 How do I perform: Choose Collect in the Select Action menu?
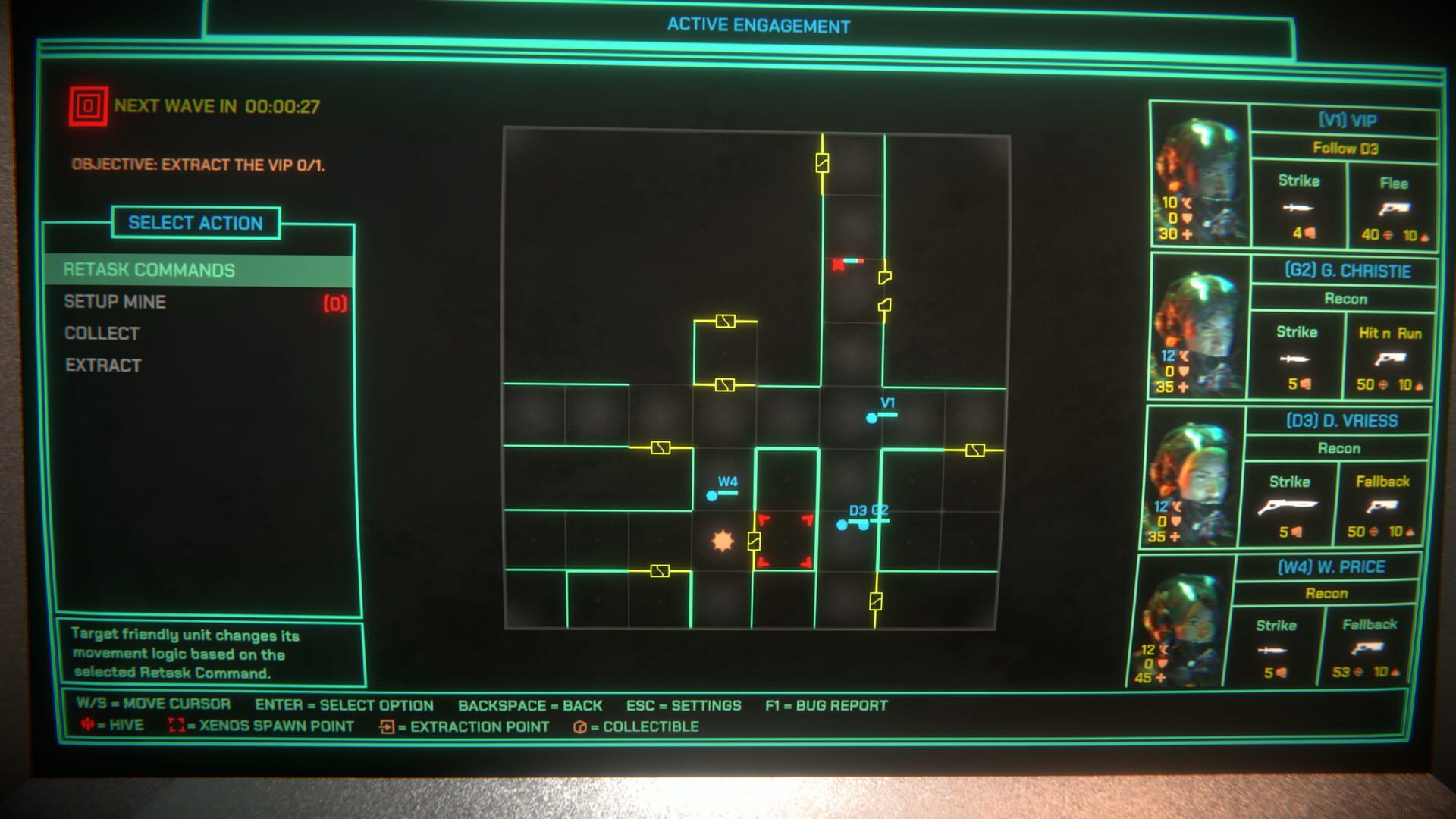coord(101,333)
